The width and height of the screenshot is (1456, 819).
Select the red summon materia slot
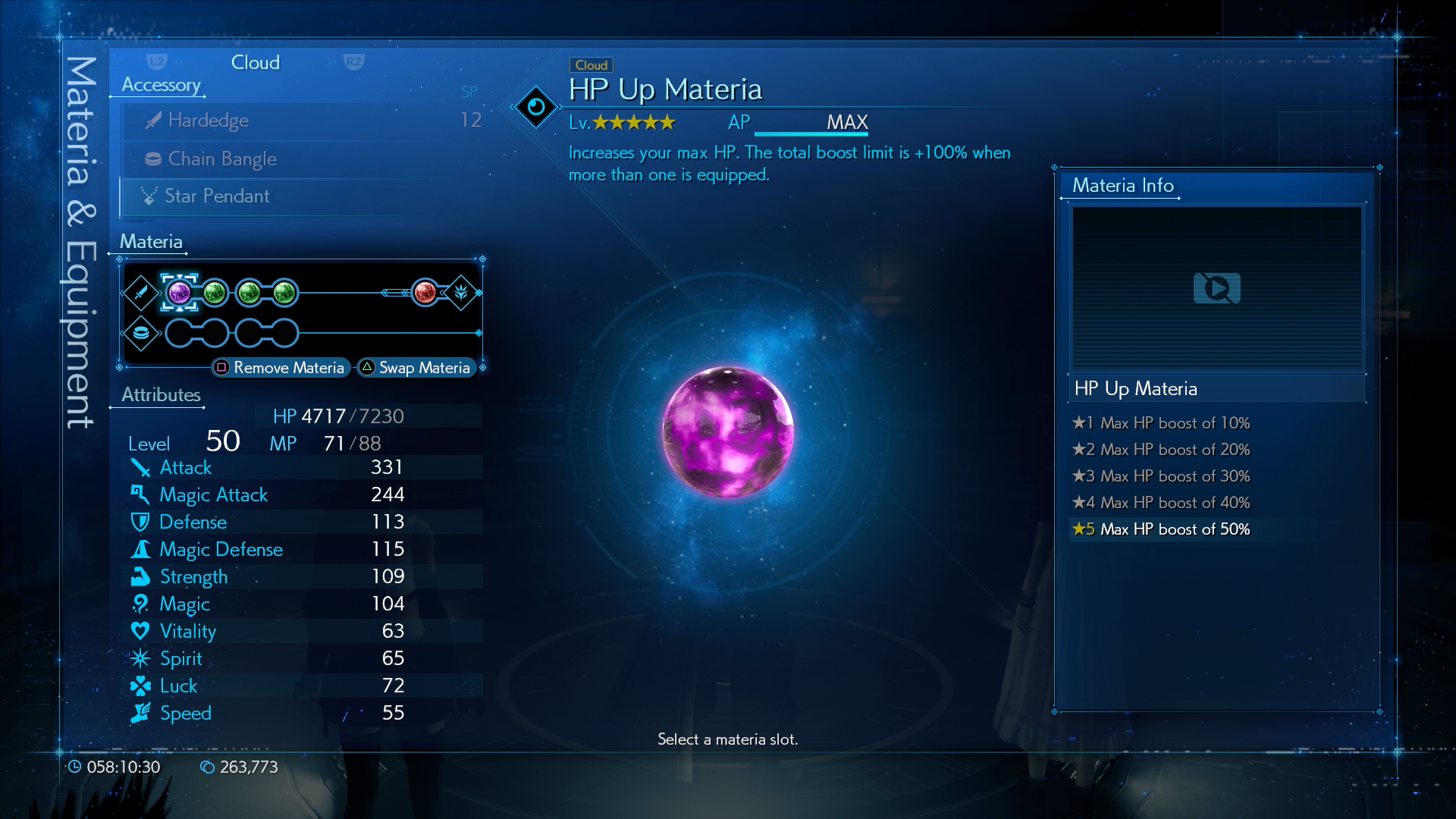[425, 293]
